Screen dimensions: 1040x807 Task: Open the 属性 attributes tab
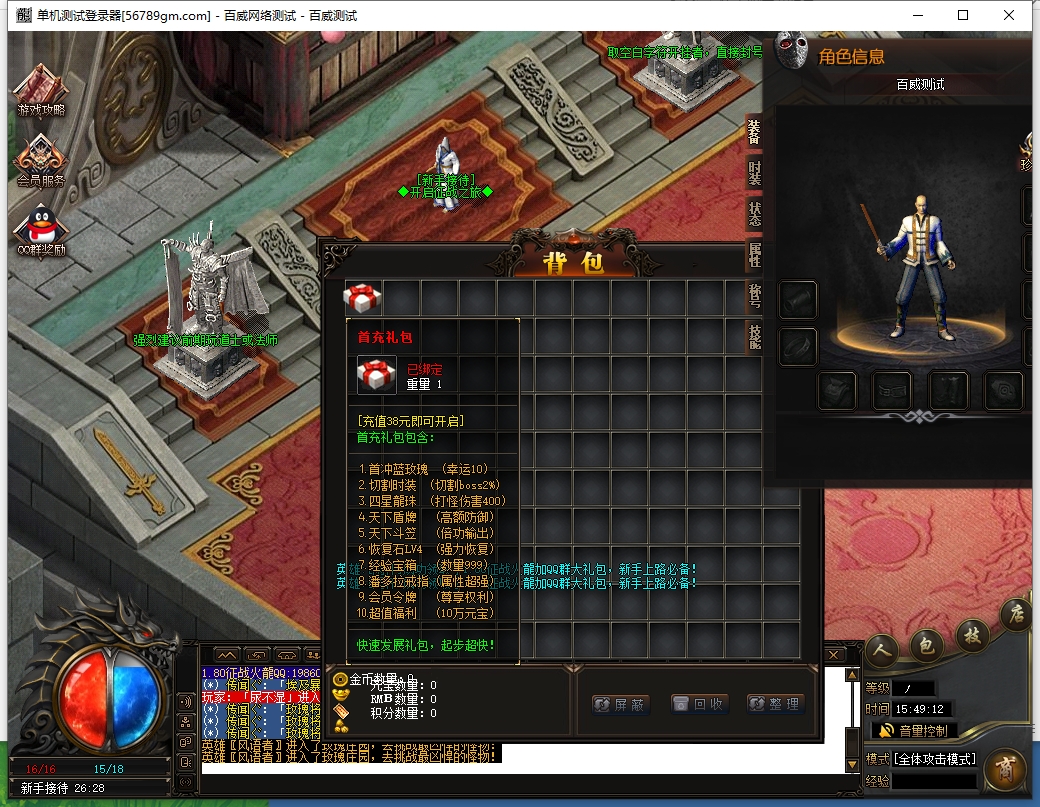coord(755,255)
